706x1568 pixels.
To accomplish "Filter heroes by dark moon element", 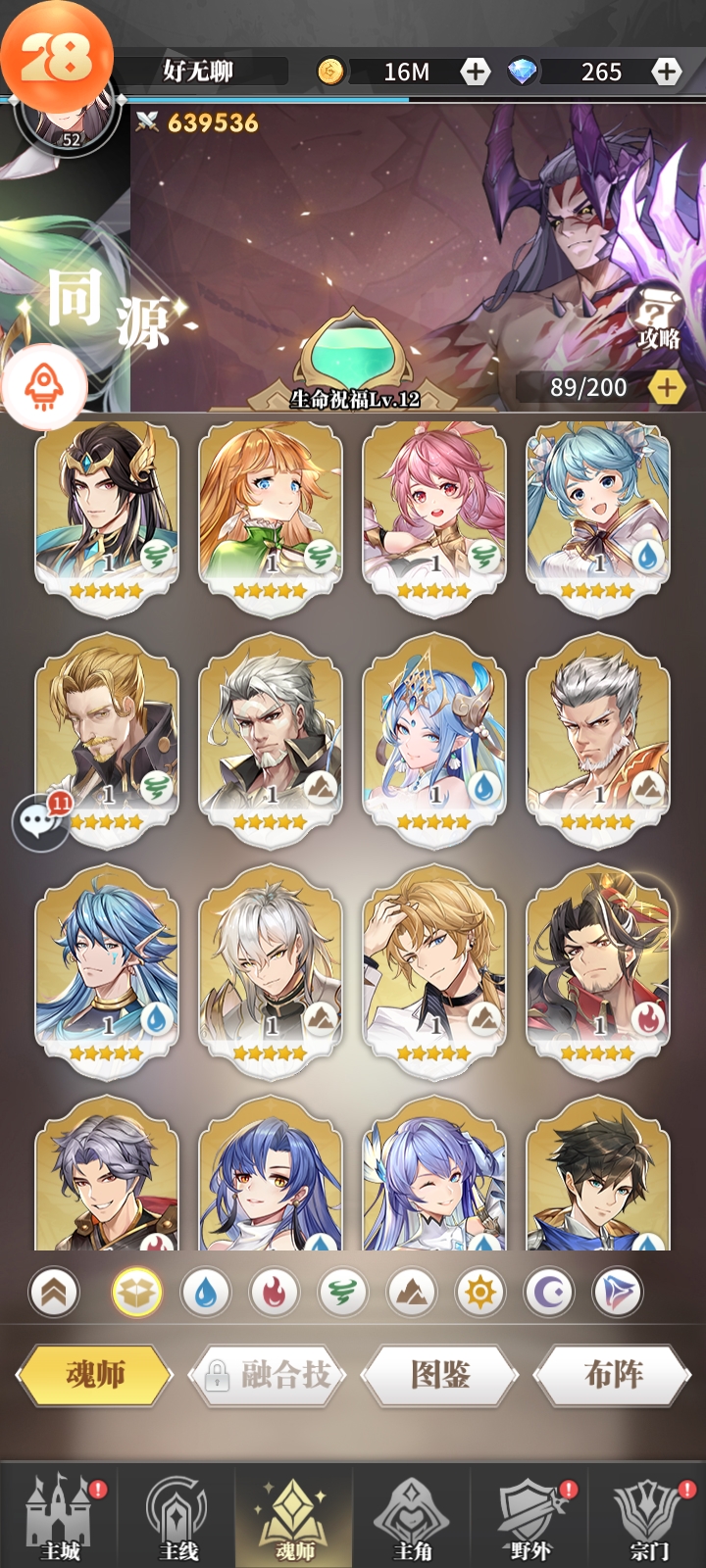I will pos(549,1294).
